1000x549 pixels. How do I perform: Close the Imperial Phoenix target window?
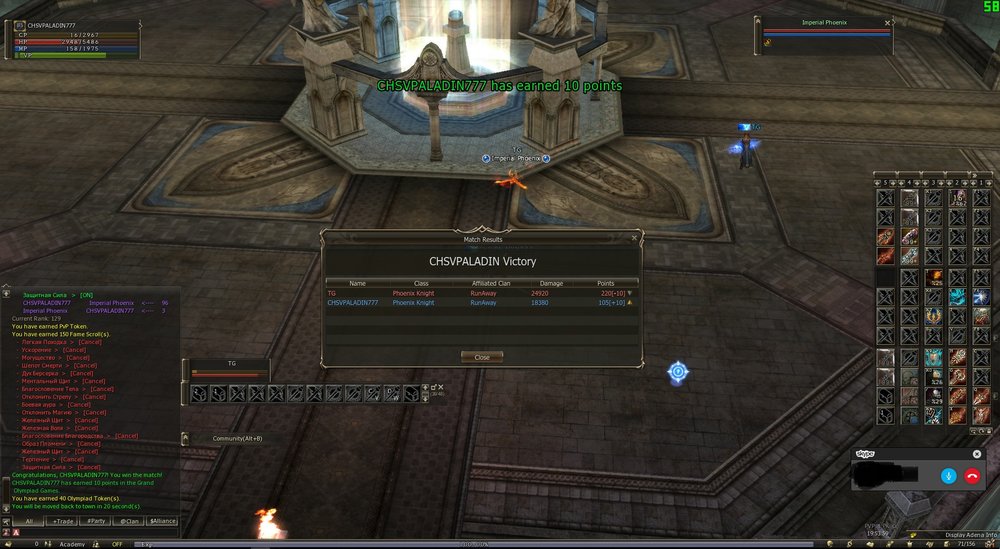coord(887,22)
